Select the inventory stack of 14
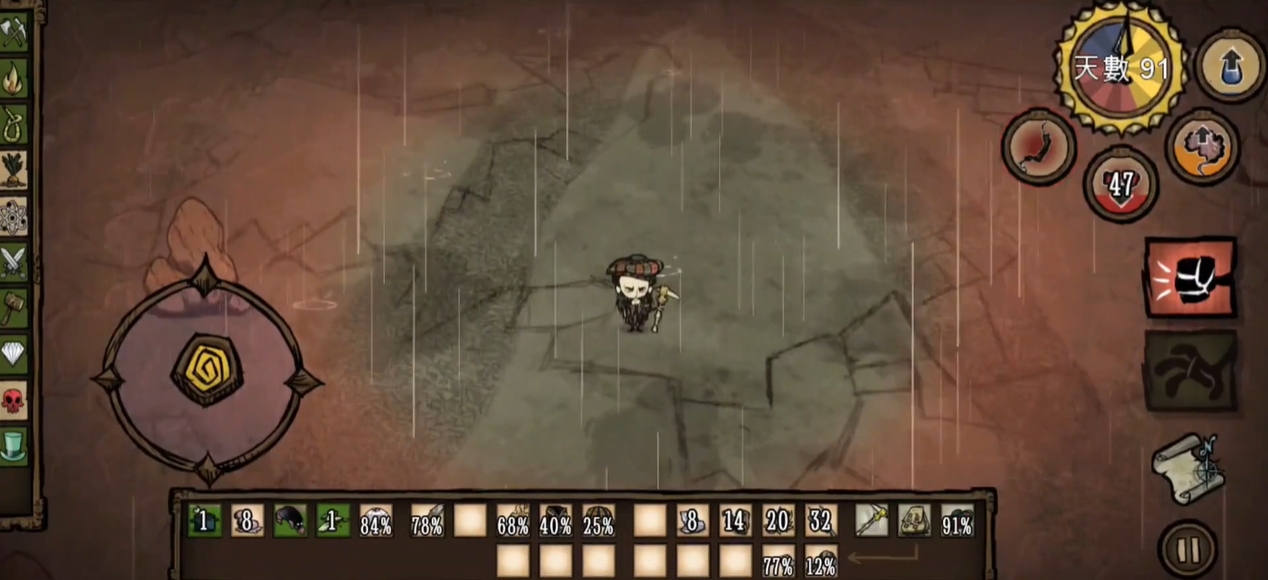Screen dimensions: 1268x580 (736, 520)
